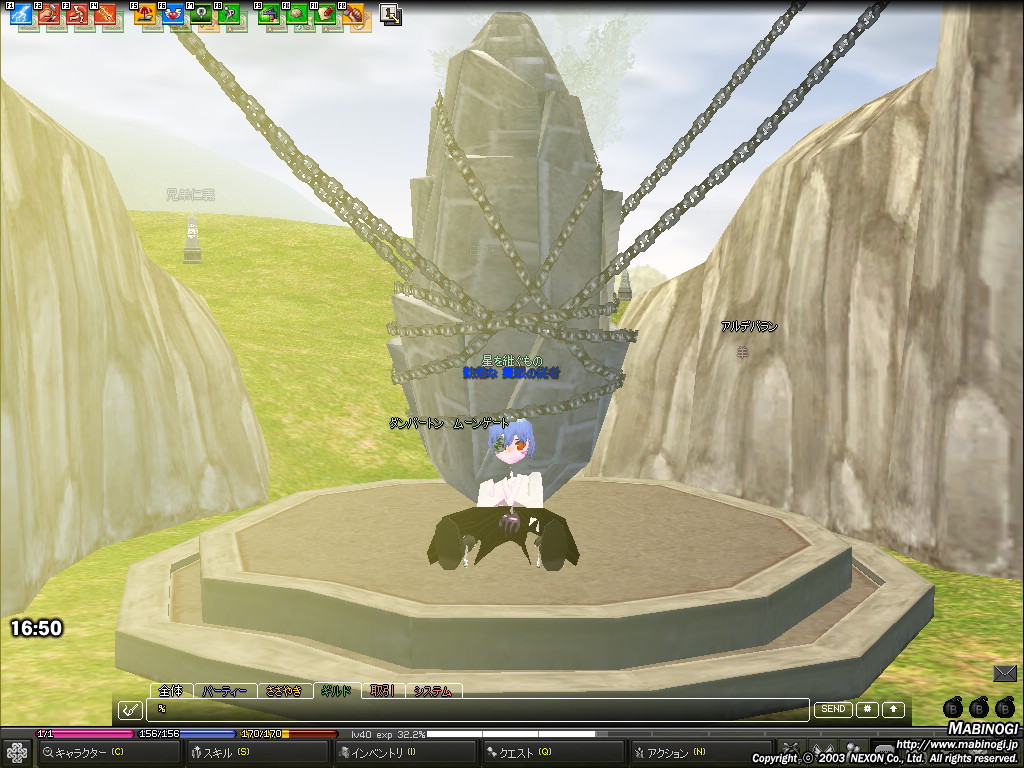
Task: Switch to the 取引 trade chat tab
Action: (x=382, y=691)
